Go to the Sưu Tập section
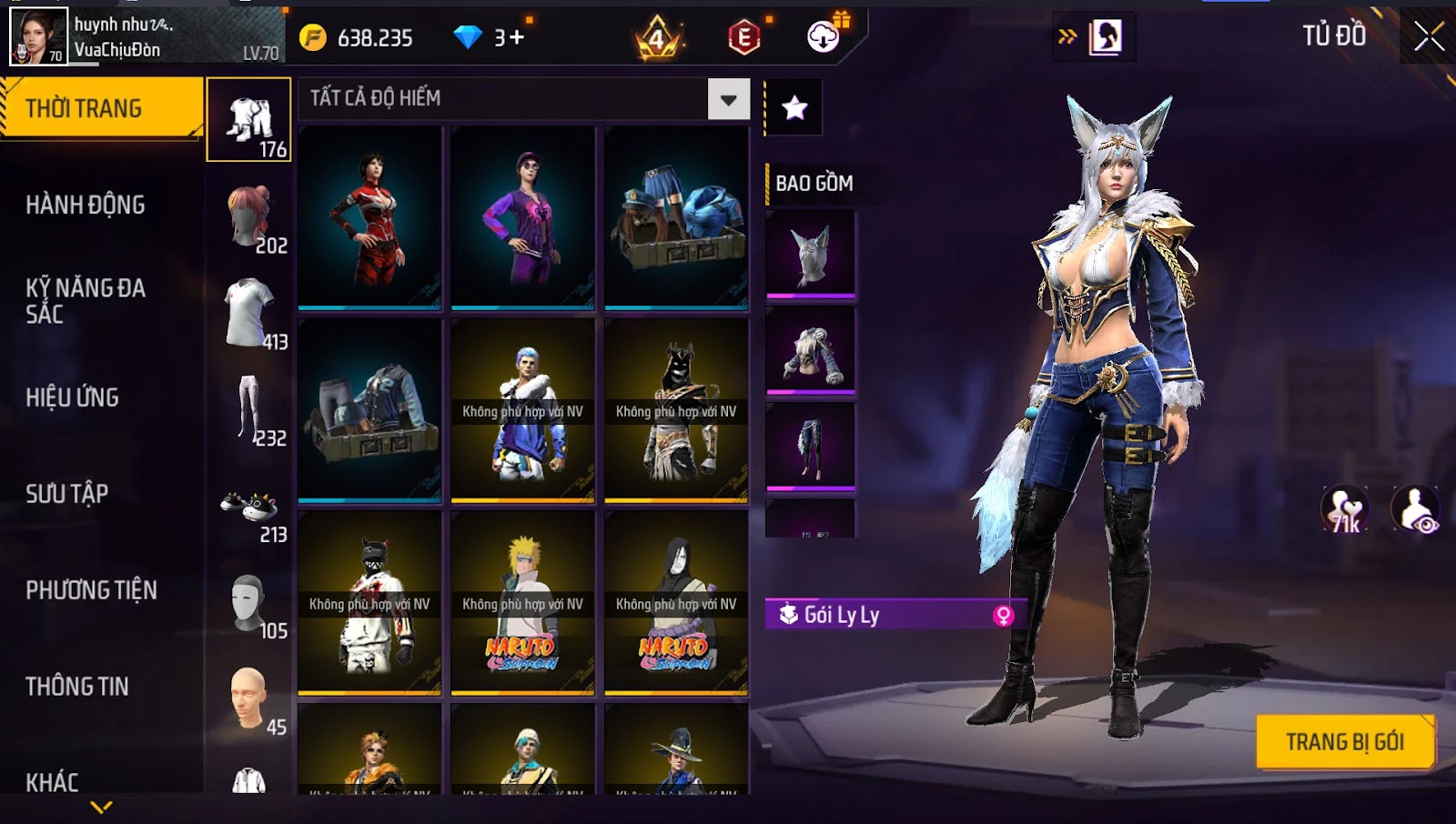 [x=67, y=494]
